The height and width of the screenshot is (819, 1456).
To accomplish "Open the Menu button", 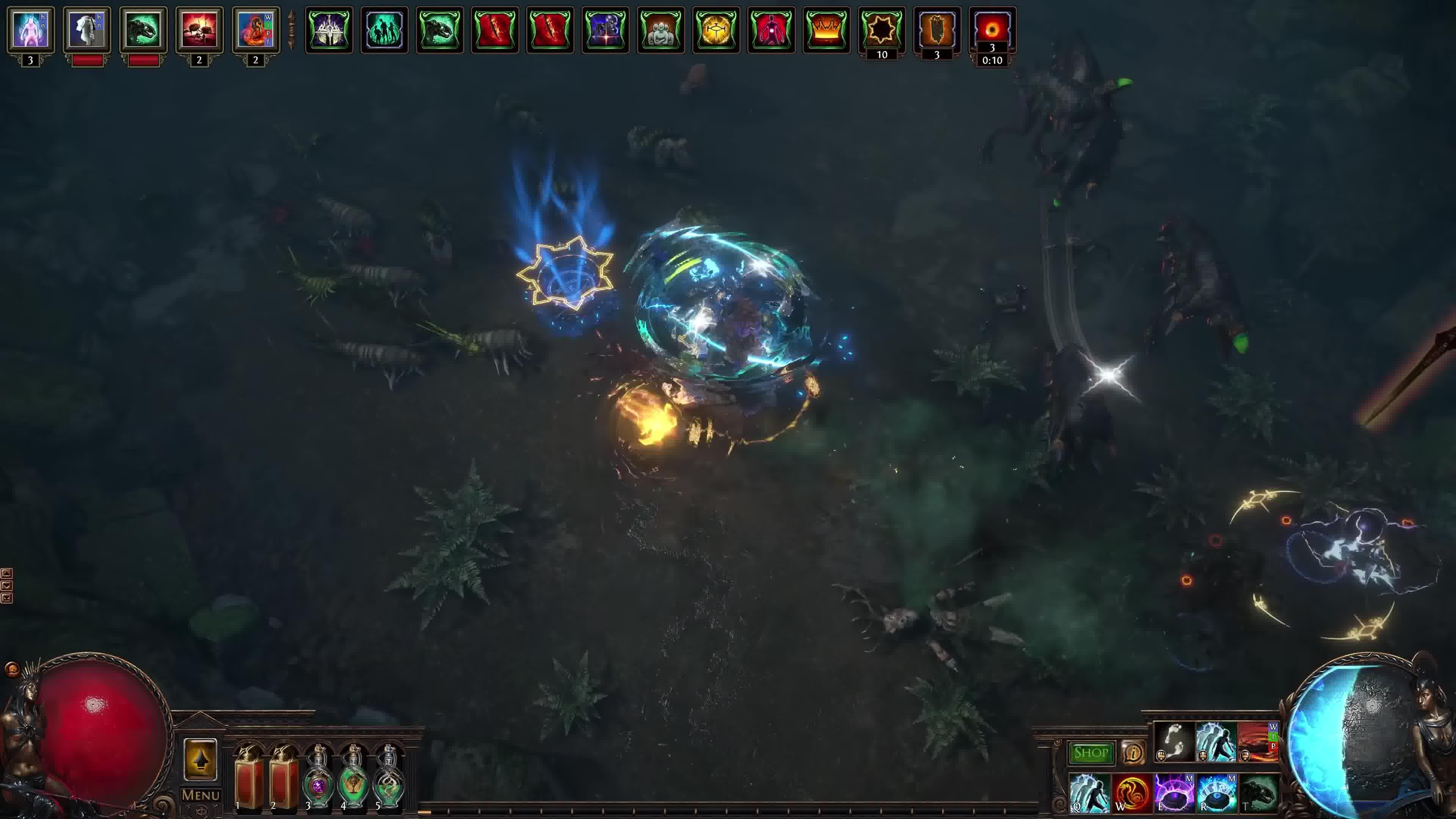I will click(200, 795).
